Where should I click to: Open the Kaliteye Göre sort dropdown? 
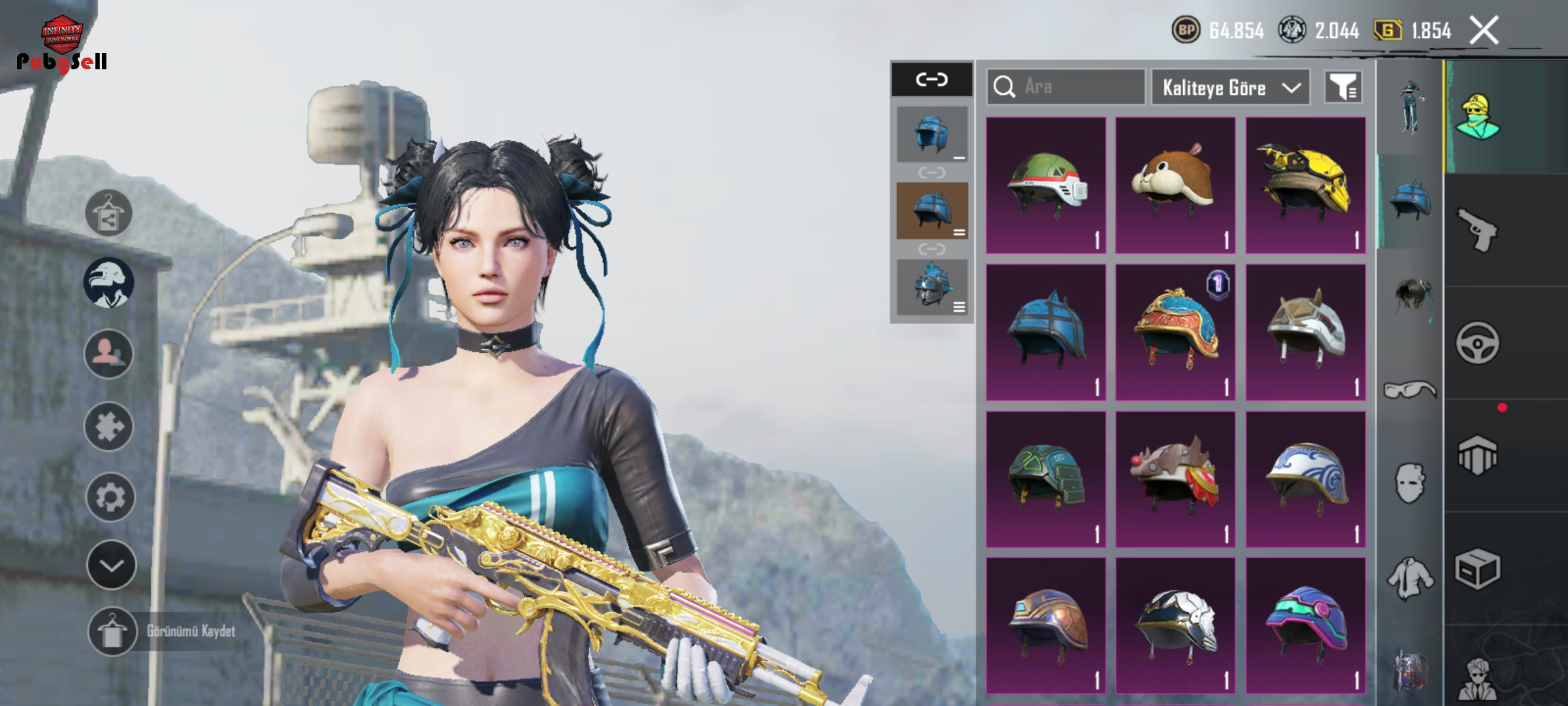click(x=1230, y=88)
